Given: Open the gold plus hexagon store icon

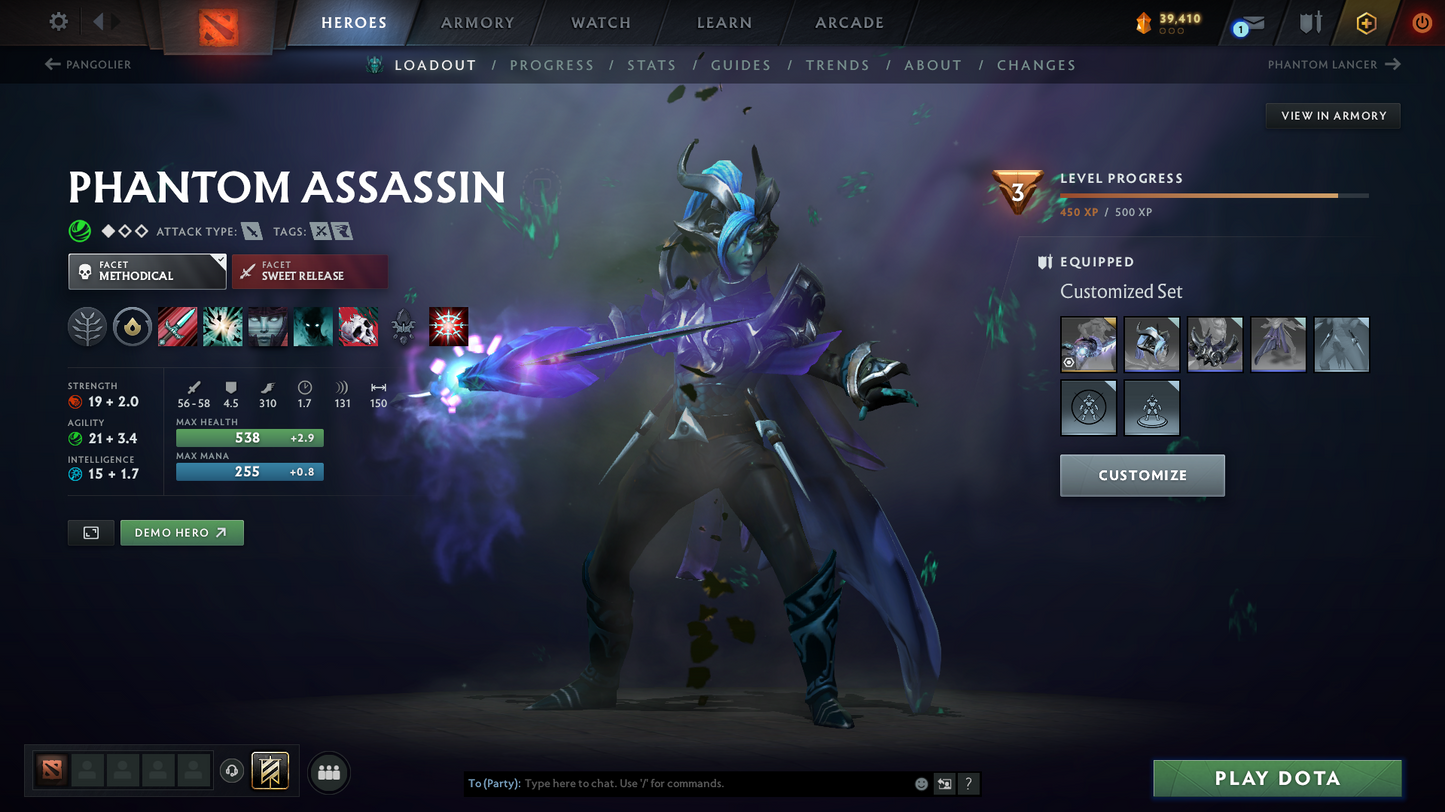Looking at the screenshot, I should pyautogui.click(x=1366, y=22).
